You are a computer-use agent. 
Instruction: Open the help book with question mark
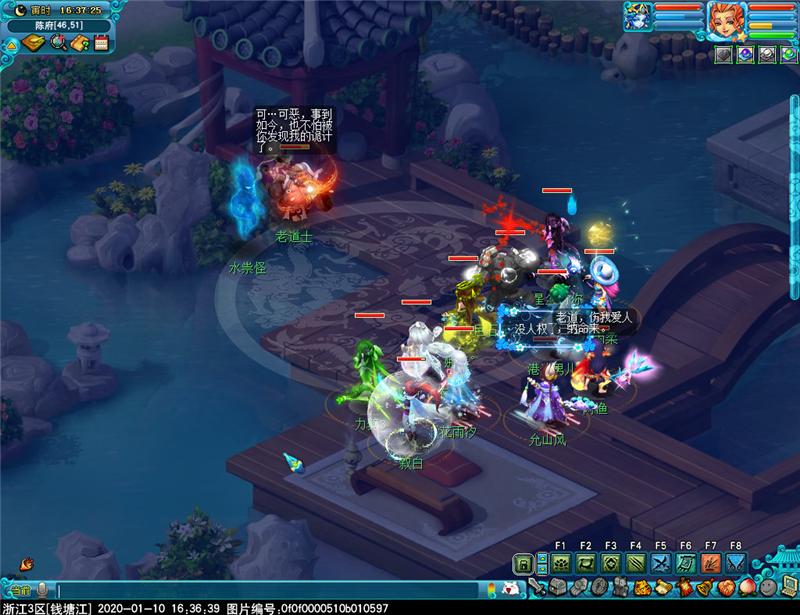tap(79, 43)
